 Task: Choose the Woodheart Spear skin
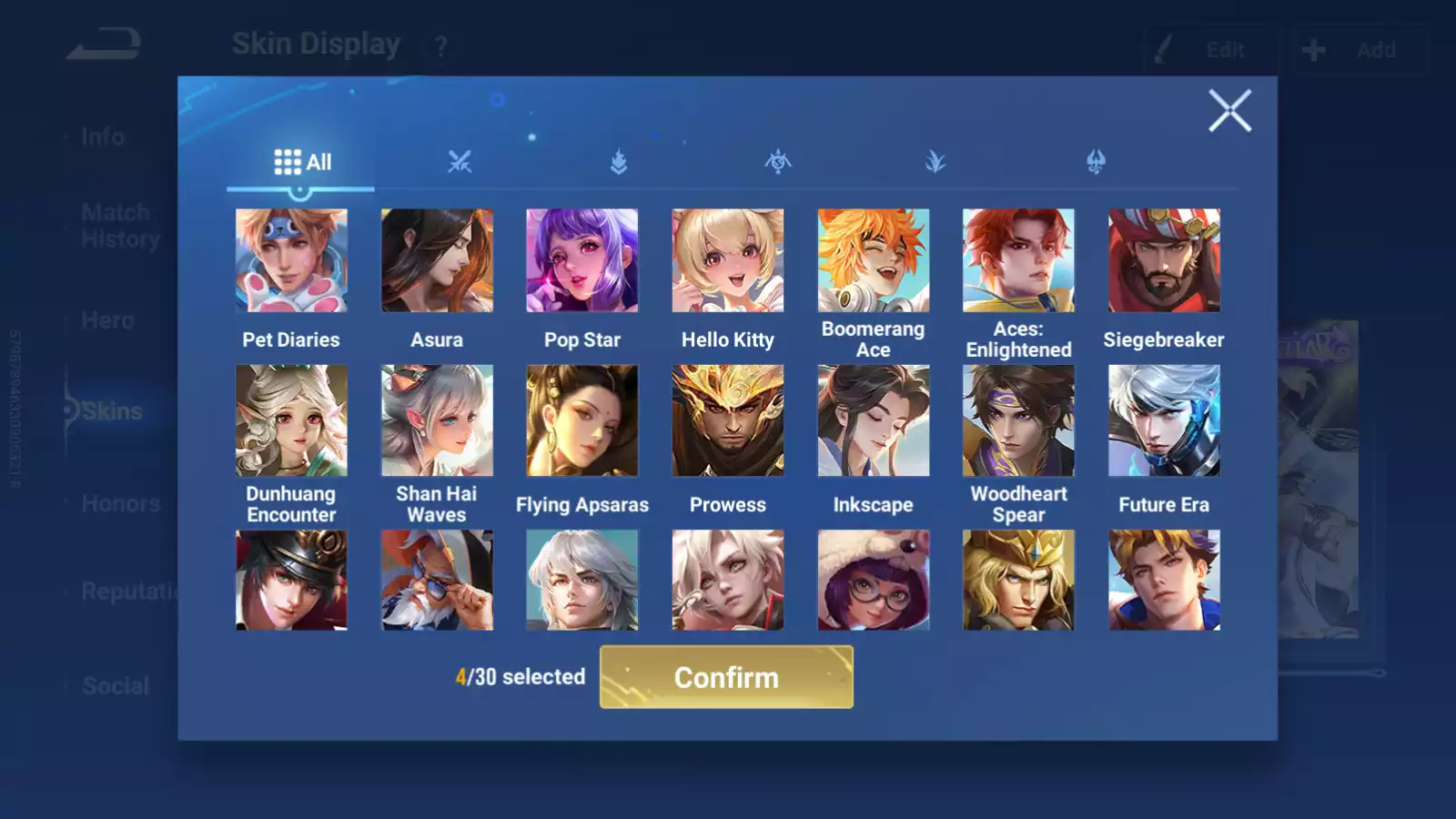(1018, 420)
